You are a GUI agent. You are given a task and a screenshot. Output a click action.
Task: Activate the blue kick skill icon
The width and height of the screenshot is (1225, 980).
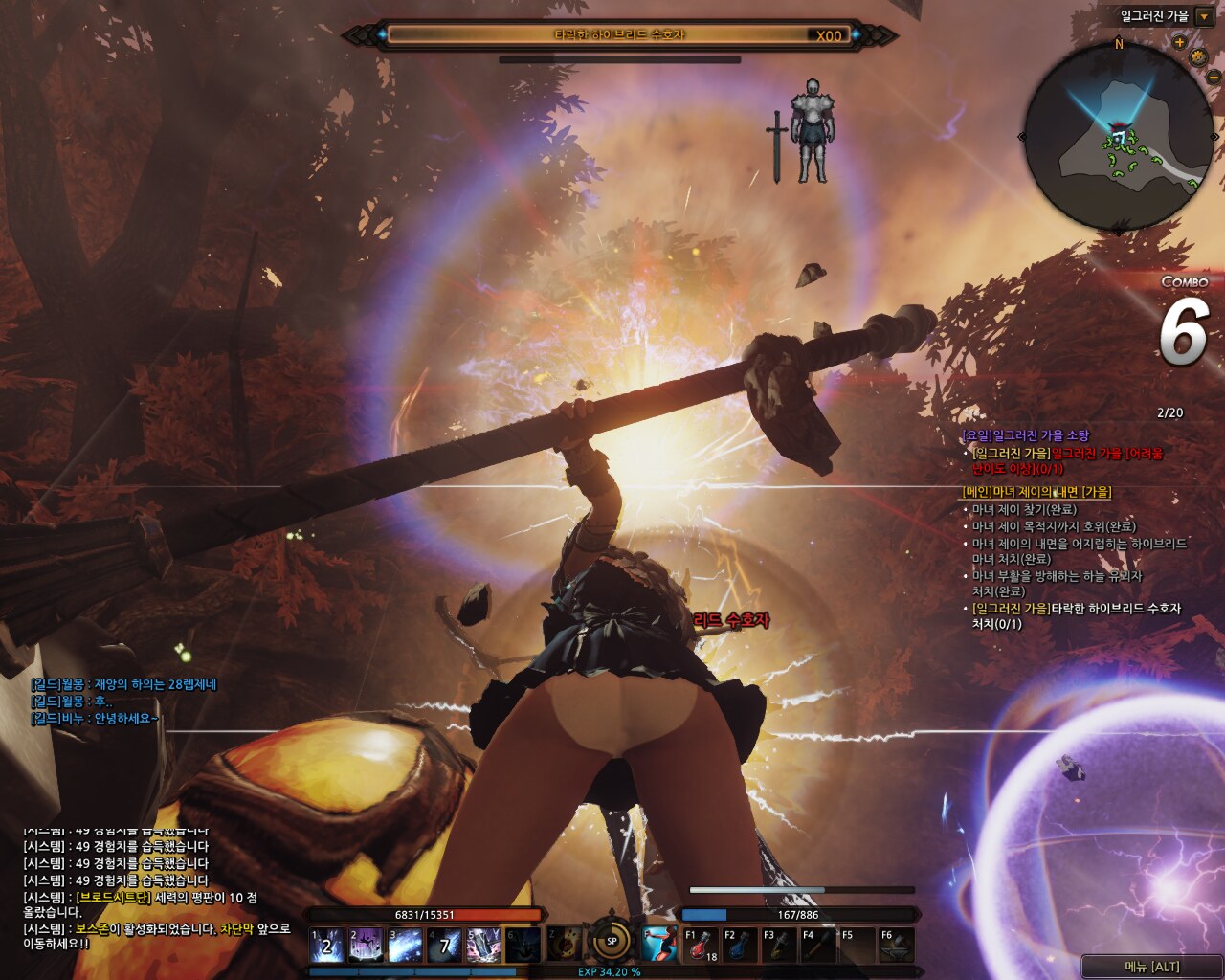coord(659,945)
